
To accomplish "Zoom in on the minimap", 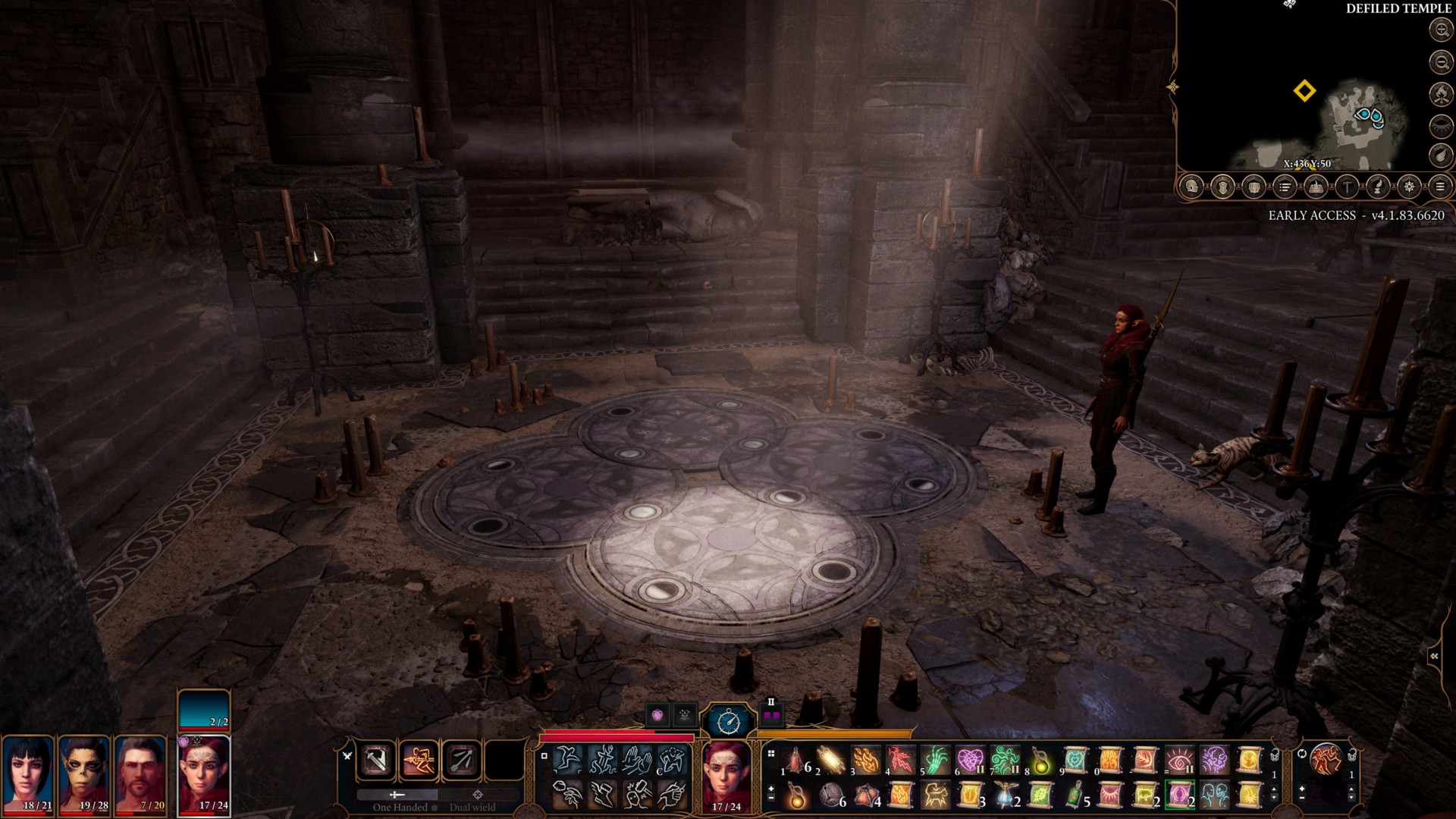I will (1440, 30).
